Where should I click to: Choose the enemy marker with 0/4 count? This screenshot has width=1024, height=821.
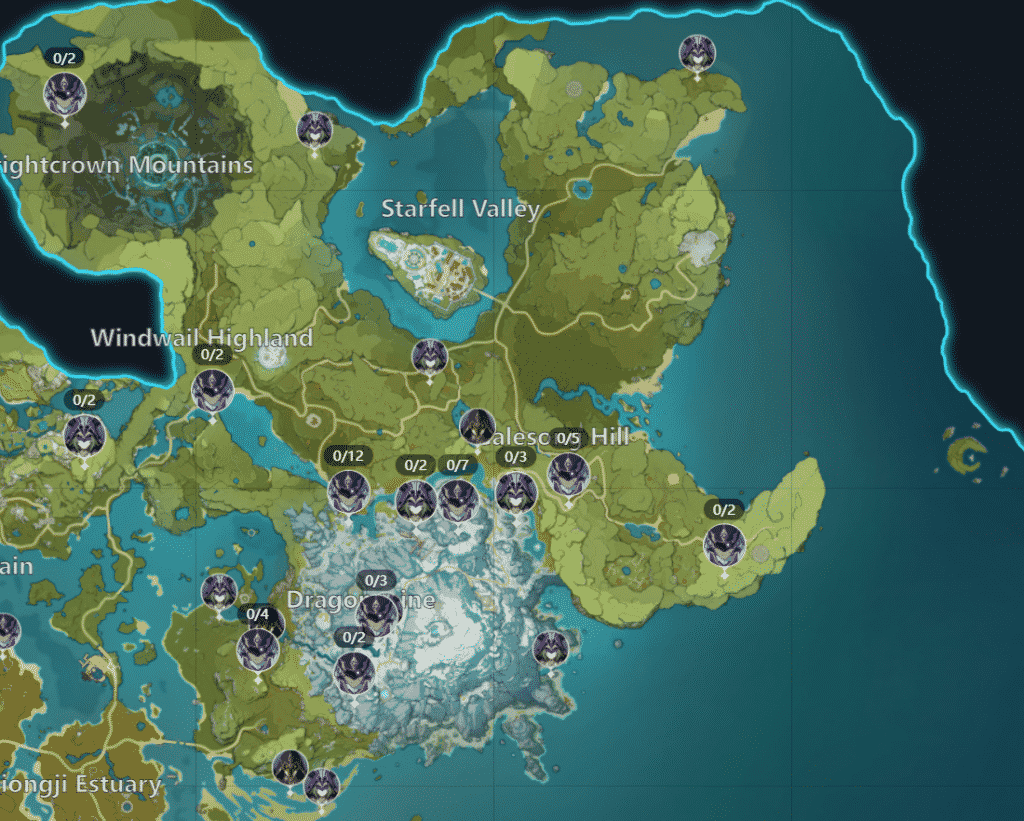click(258, 648)
